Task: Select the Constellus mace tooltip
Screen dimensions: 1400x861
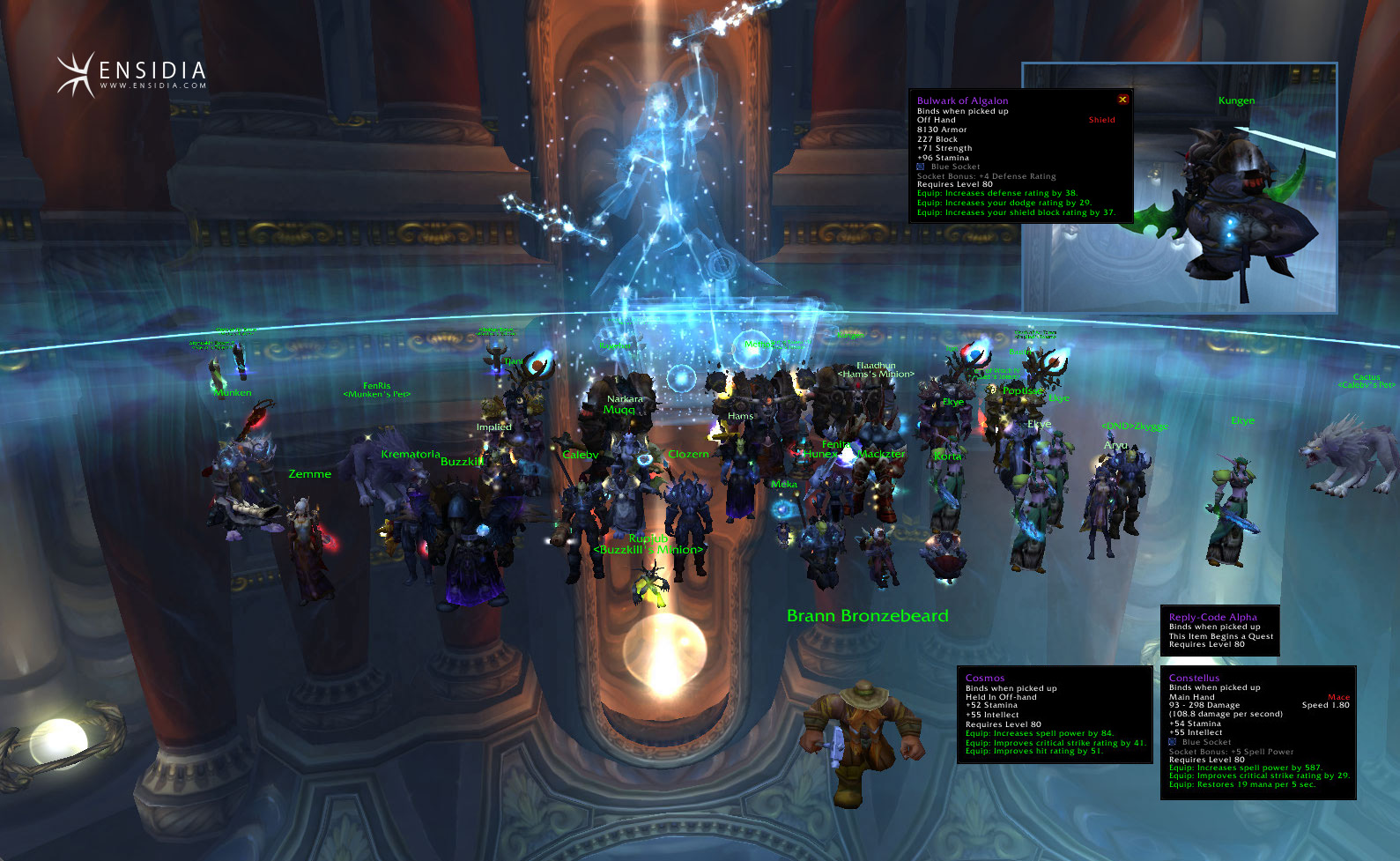Action: click(1258, 732)
